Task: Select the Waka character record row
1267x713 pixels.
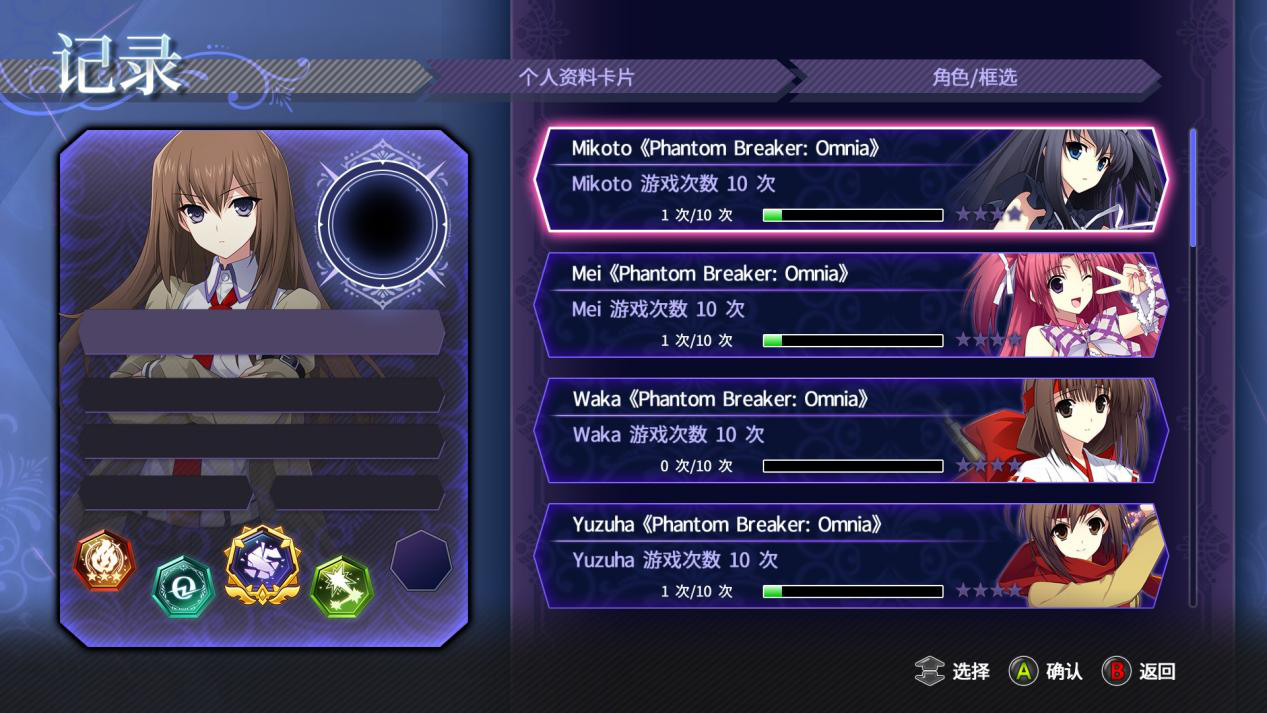Action: (x=850, y=431)
